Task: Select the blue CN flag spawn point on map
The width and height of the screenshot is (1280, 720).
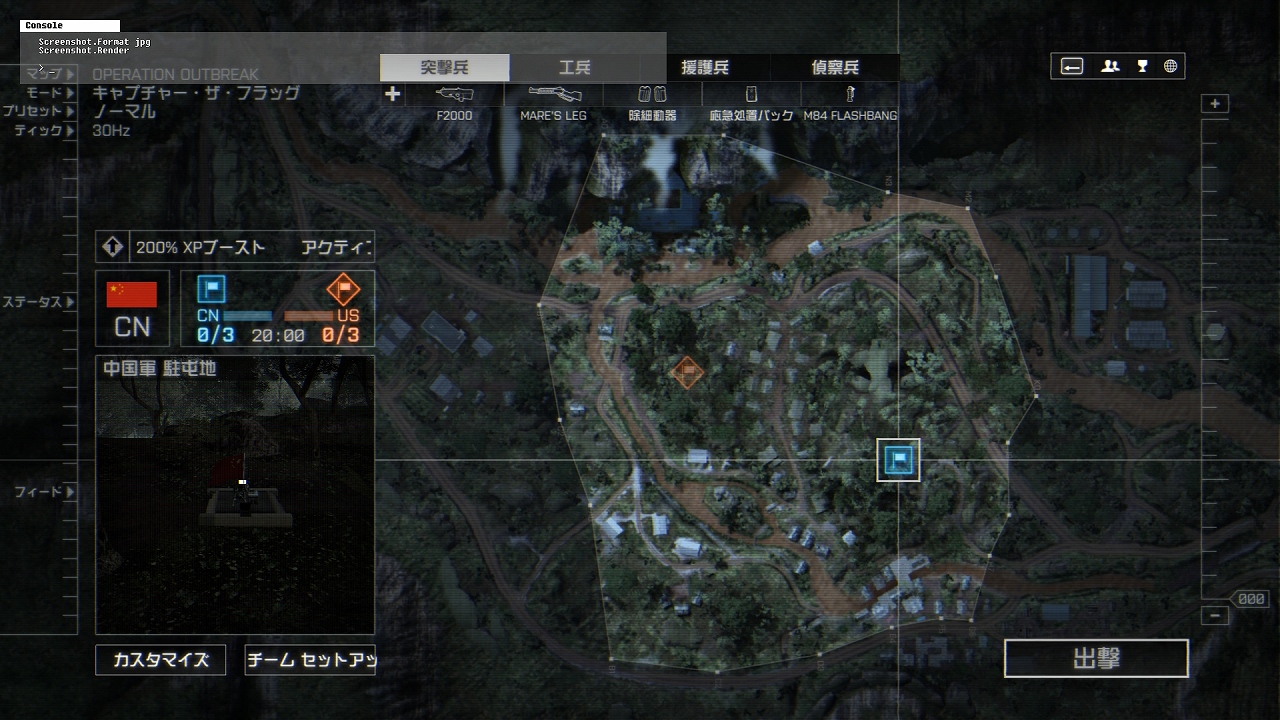Action: pos(898,460)
